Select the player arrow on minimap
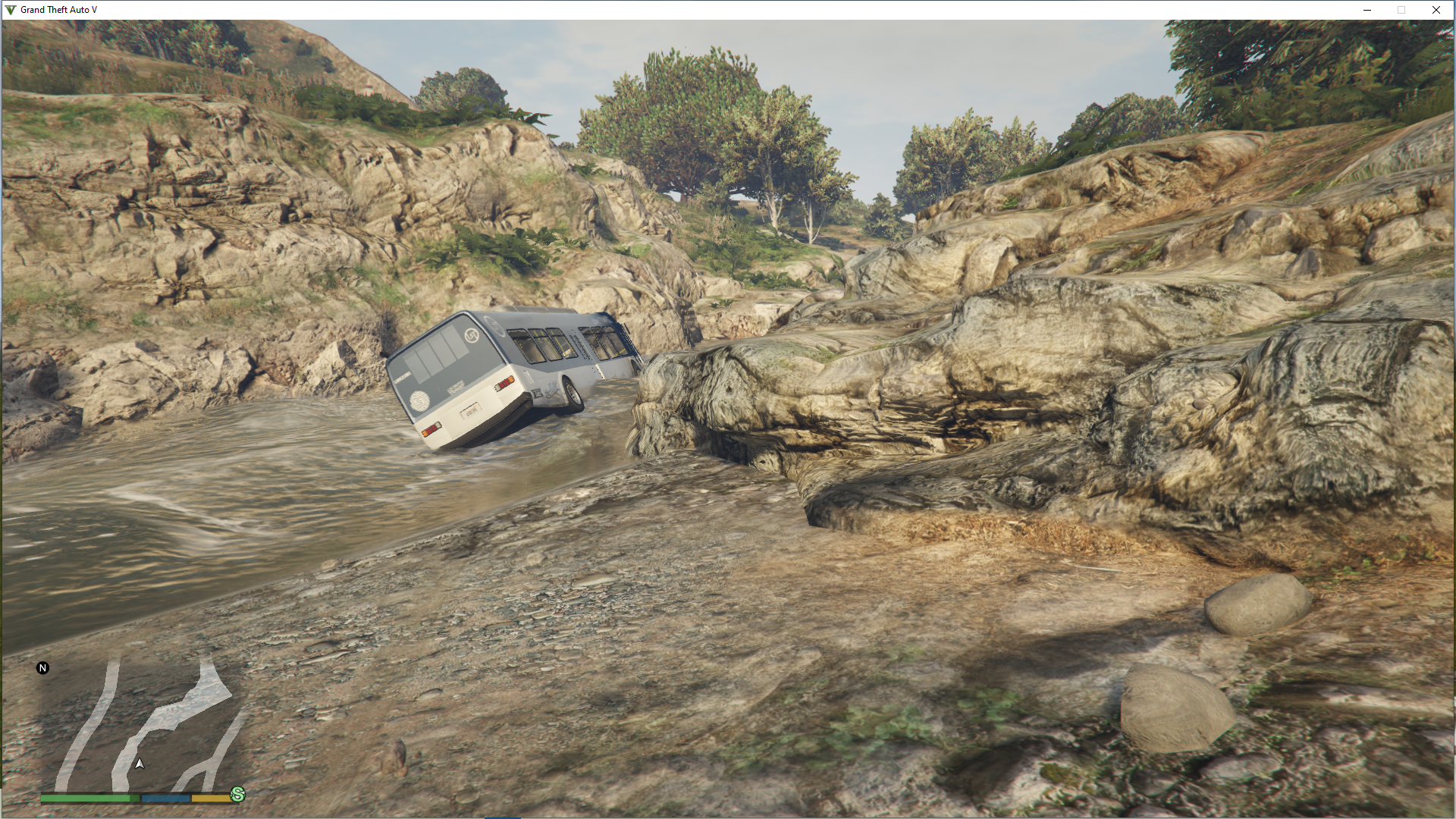This screenshot has height=819, width=1456. (140, 764)
